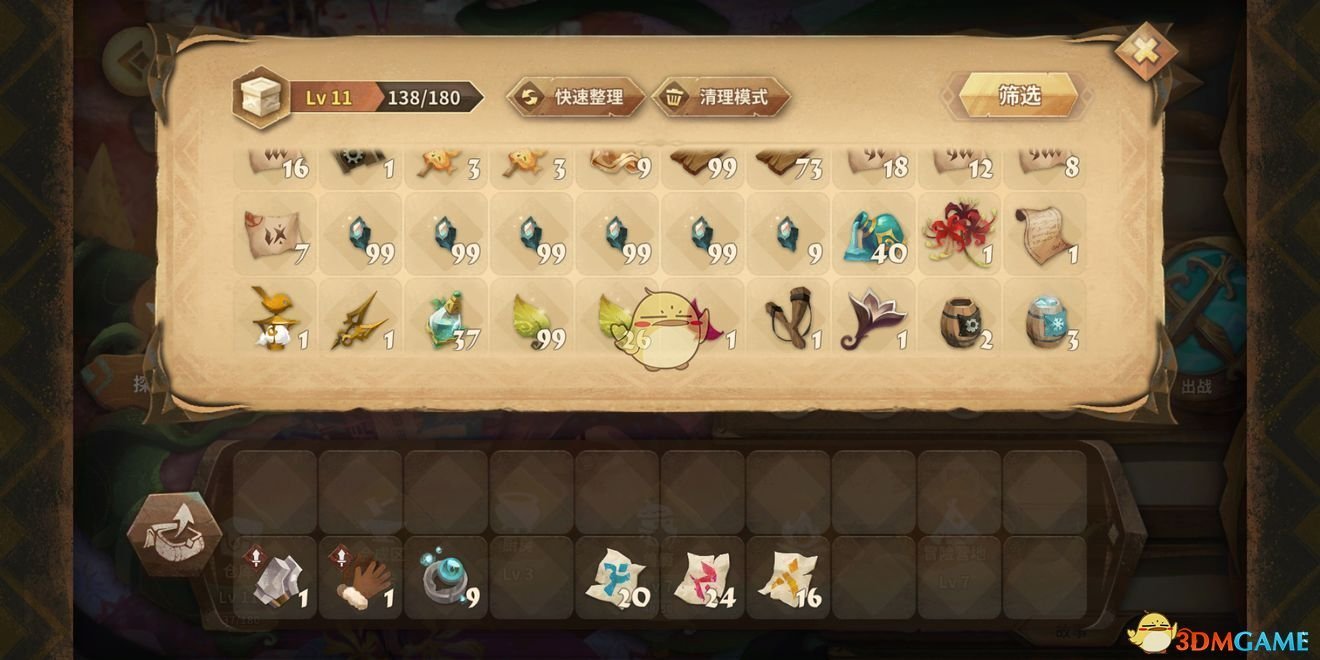The width and height of the screenshot is (1320, 660).
Task: Select the red-marked map with 24
Action: [703, 580]
